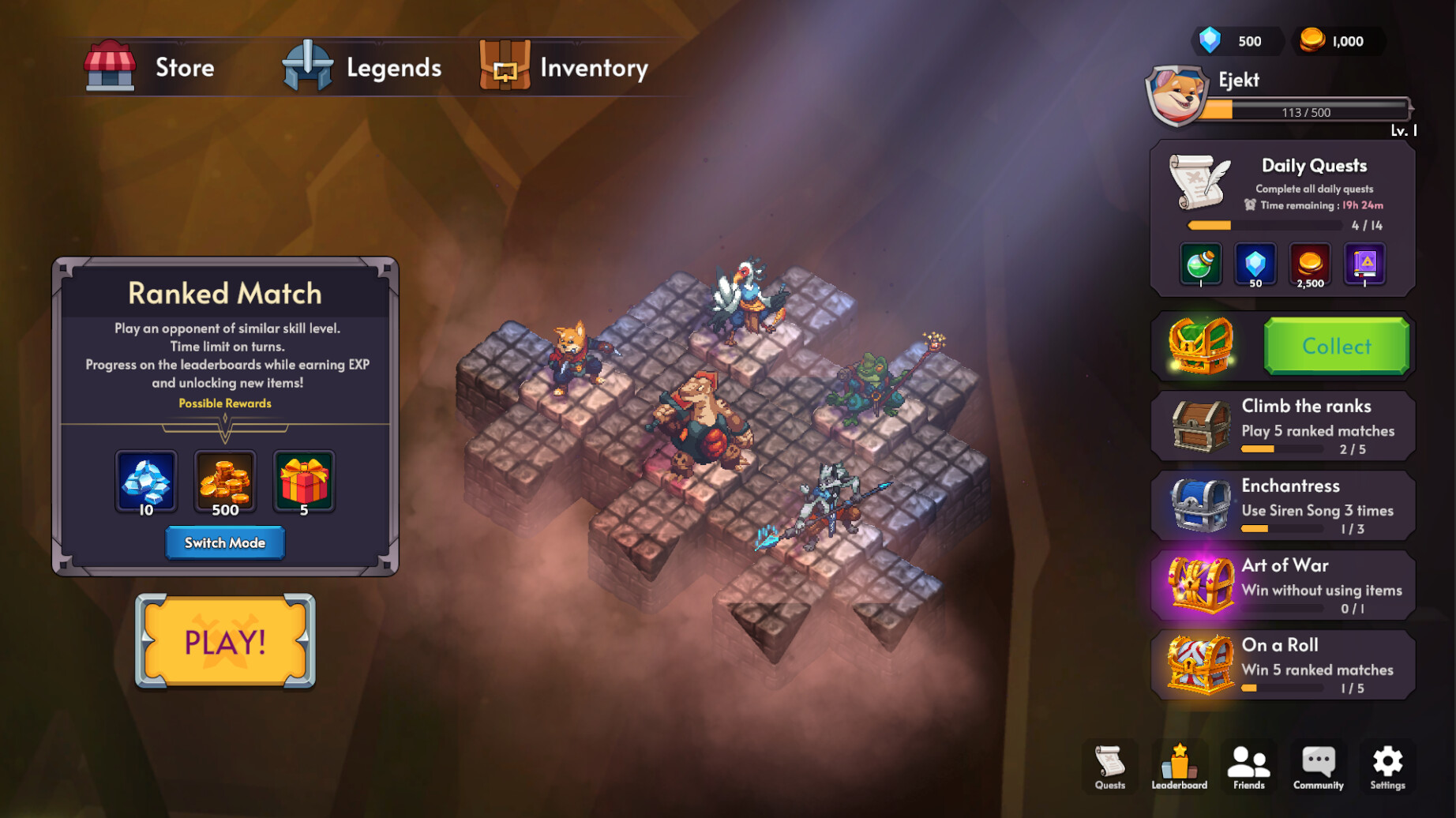
Task: Open the Leaderboard
Action: pos(1179,766)
